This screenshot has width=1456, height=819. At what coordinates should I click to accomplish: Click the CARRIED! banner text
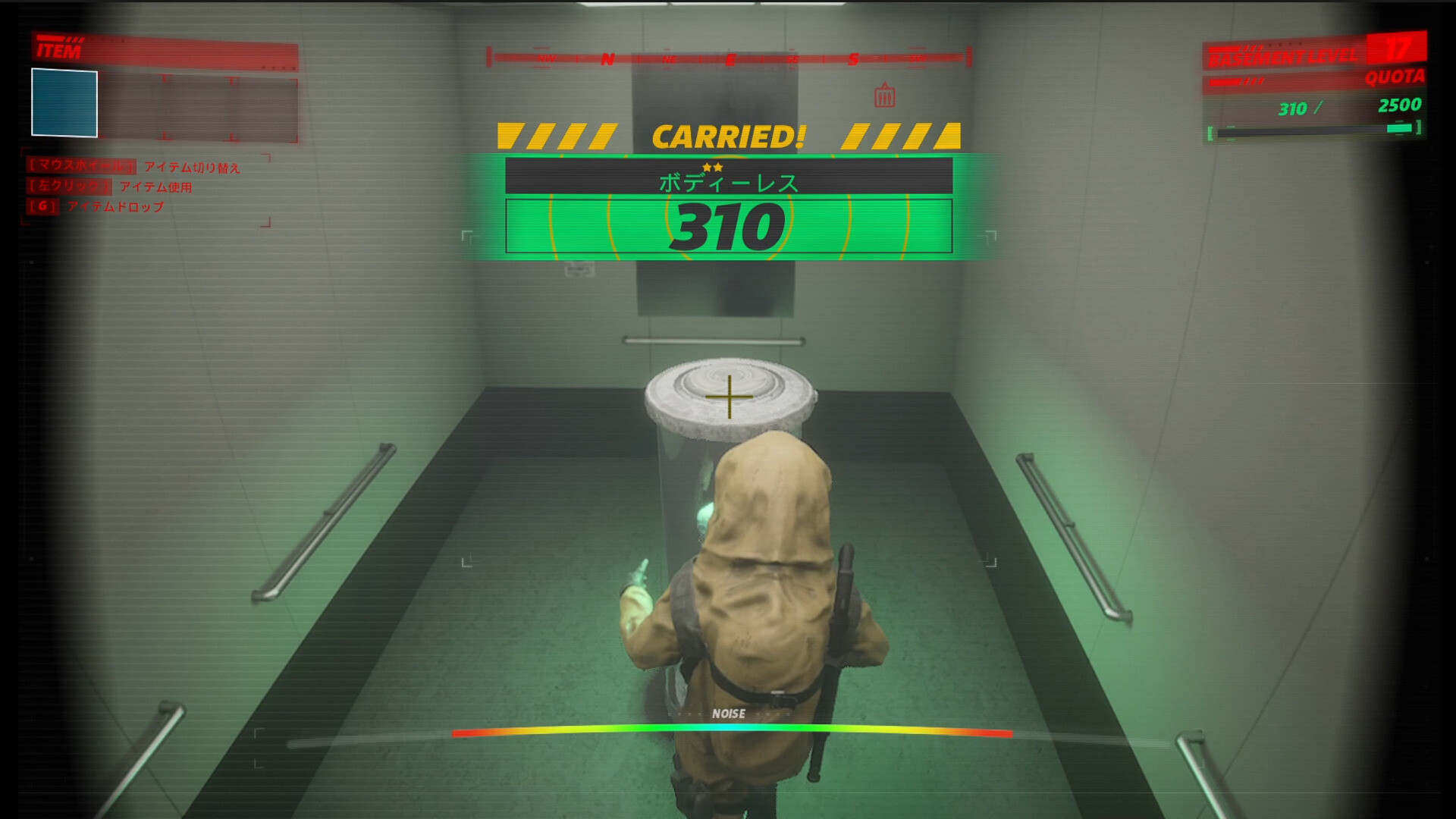730,133
